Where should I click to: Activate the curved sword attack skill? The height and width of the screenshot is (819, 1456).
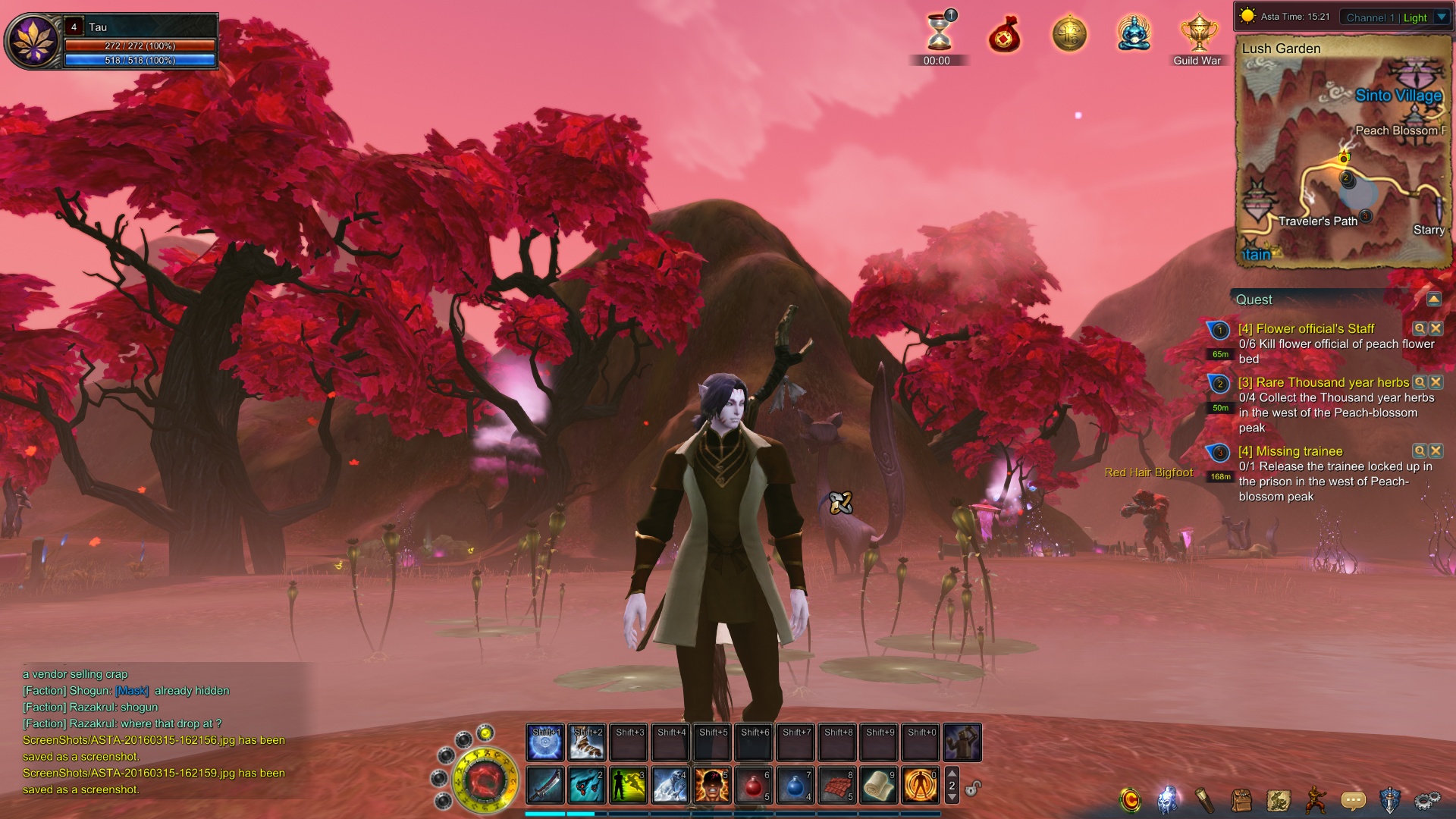click(x=545, y=785)
